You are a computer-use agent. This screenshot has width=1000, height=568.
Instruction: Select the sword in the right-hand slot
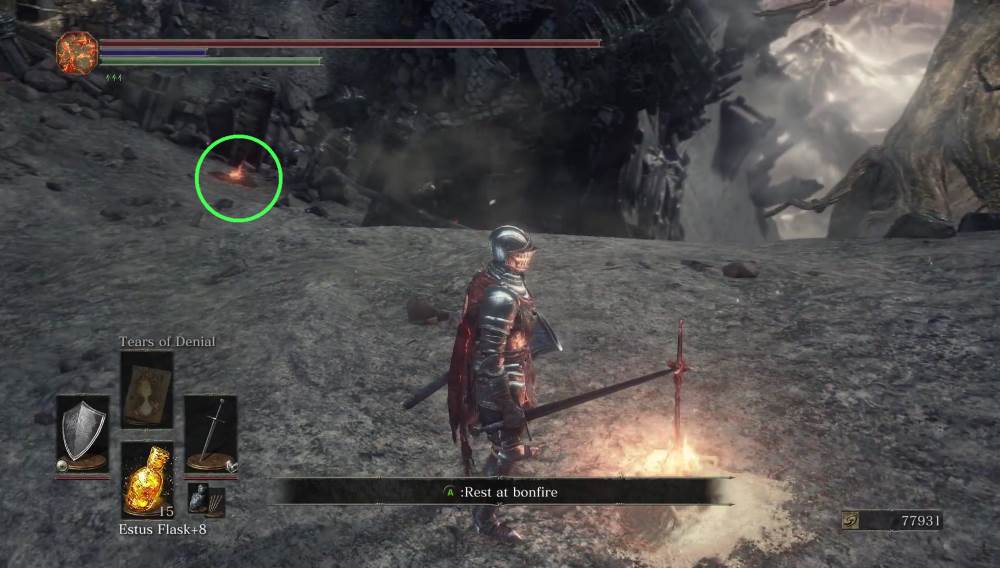(210, 432)
